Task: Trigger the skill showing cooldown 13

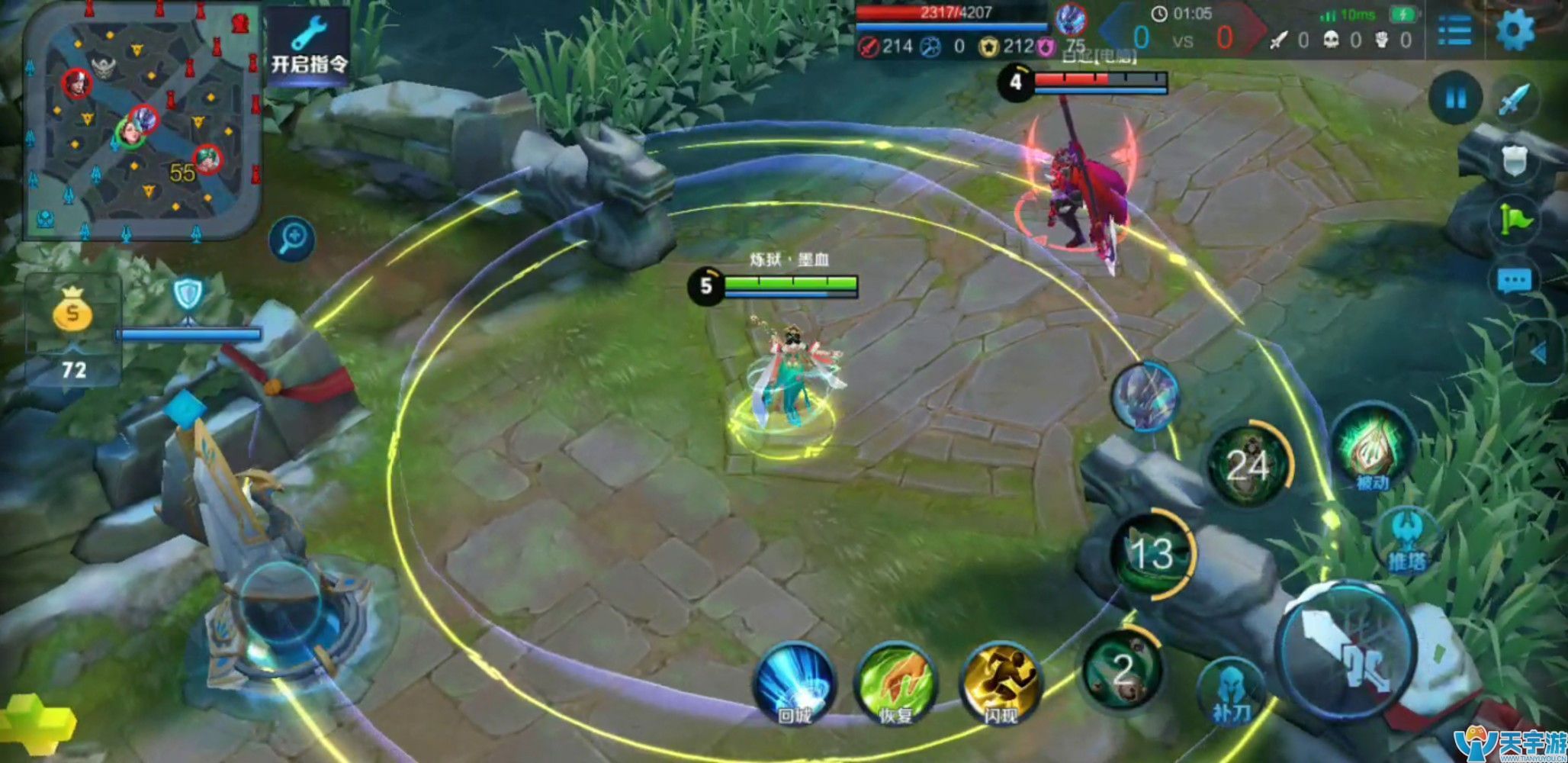Action: click(1152, 552)
